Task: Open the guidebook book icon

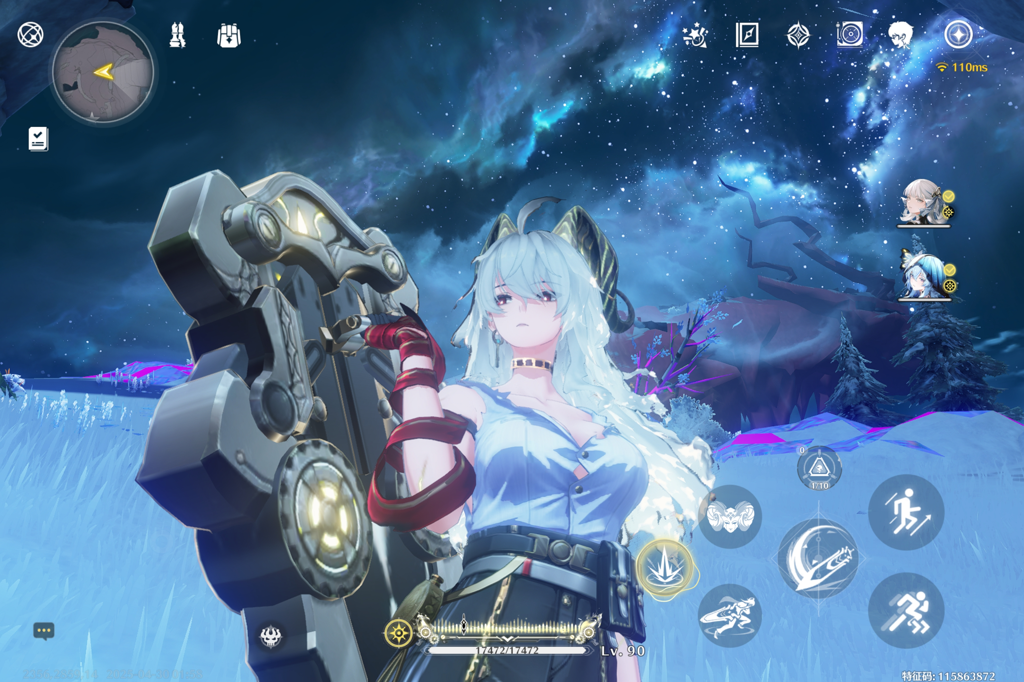Action: (x=746, y=36)
